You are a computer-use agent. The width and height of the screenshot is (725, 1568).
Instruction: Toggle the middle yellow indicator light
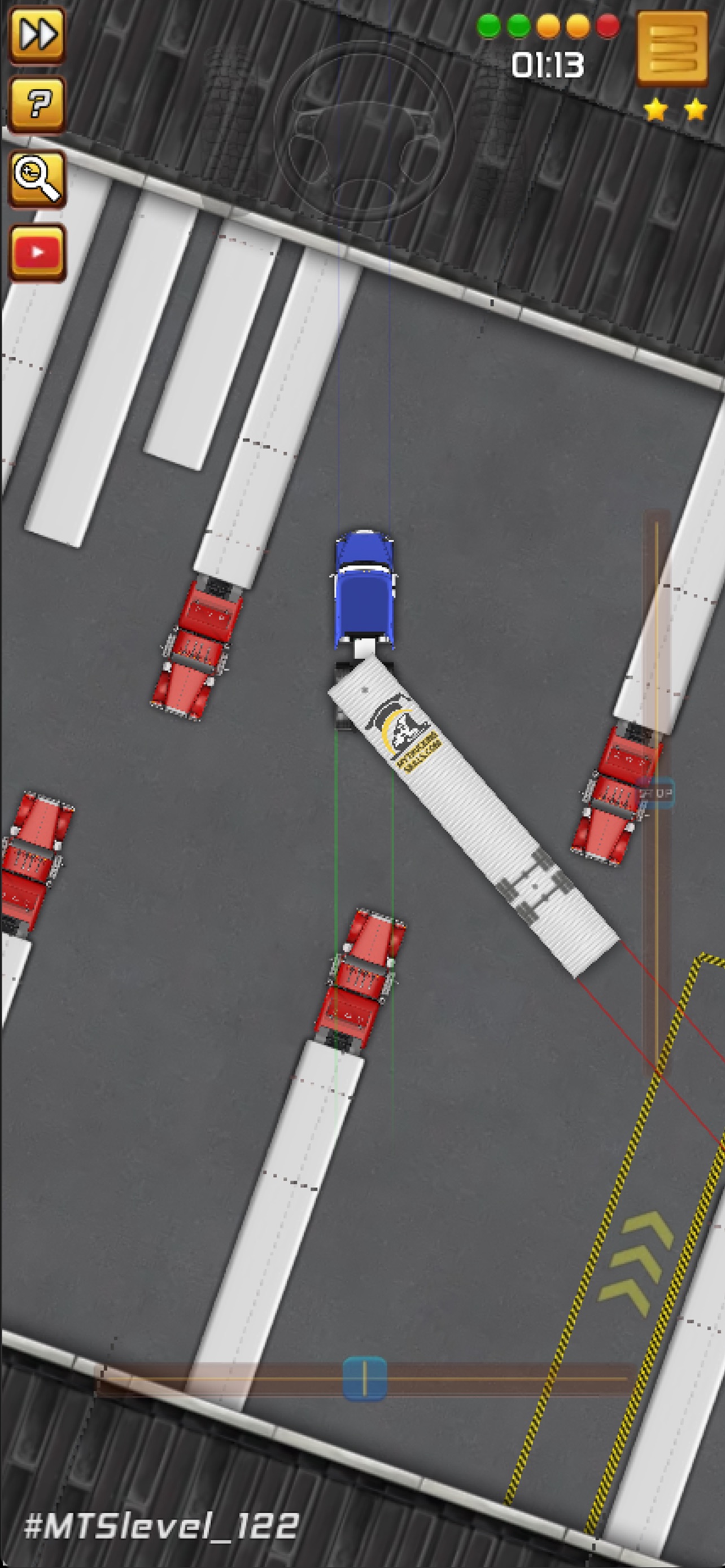(x=548, y=24)
